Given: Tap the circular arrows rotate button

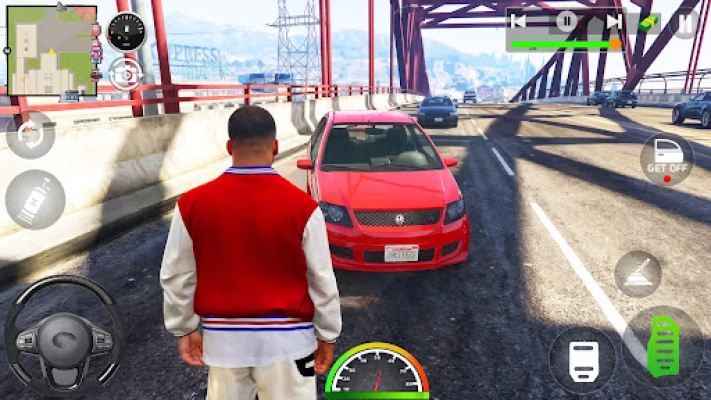Looking at the screenshot, I should coord(30,135).
